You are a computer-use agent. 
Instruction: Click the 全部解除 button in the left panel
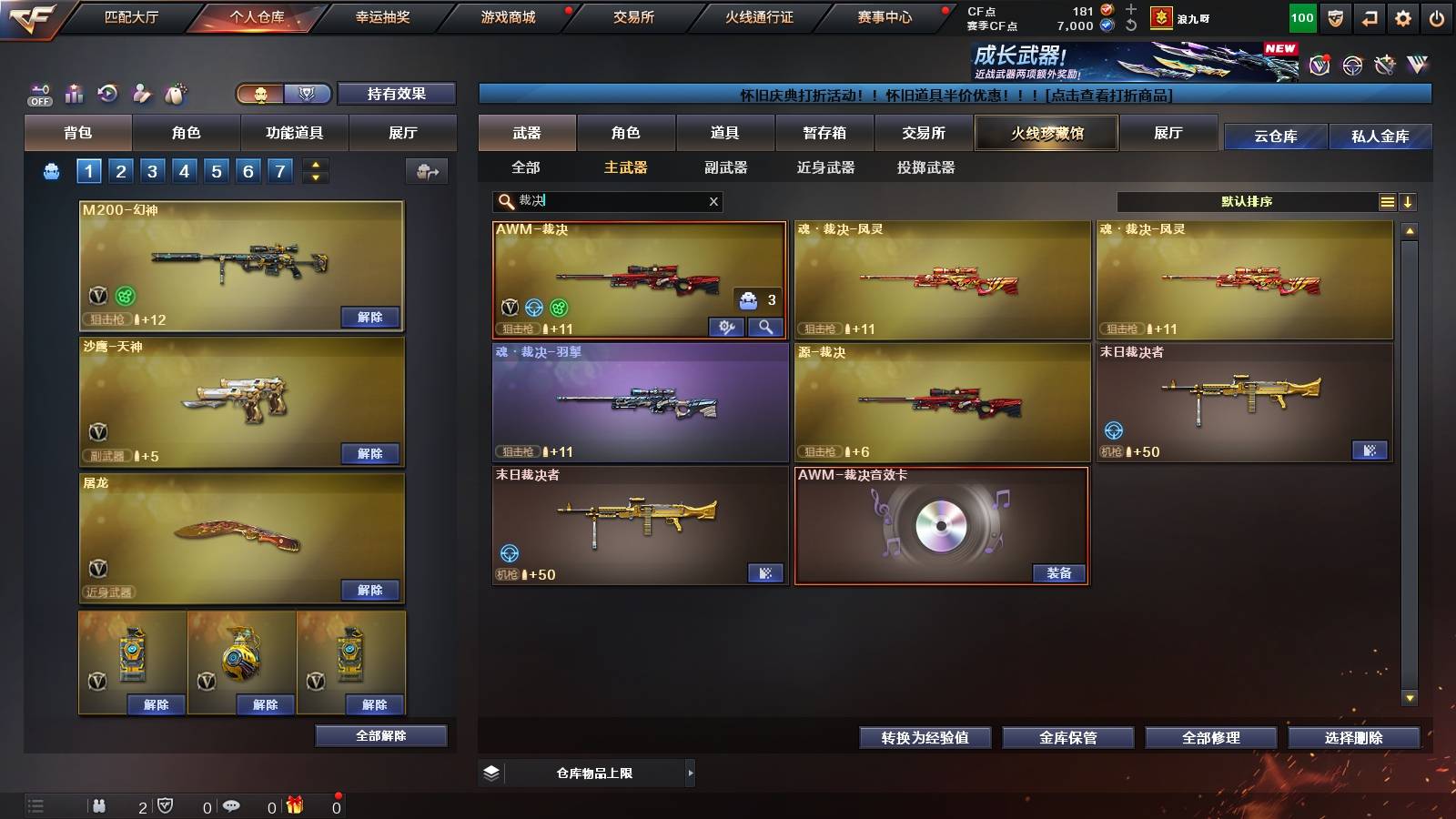click(x=379, y=735)
